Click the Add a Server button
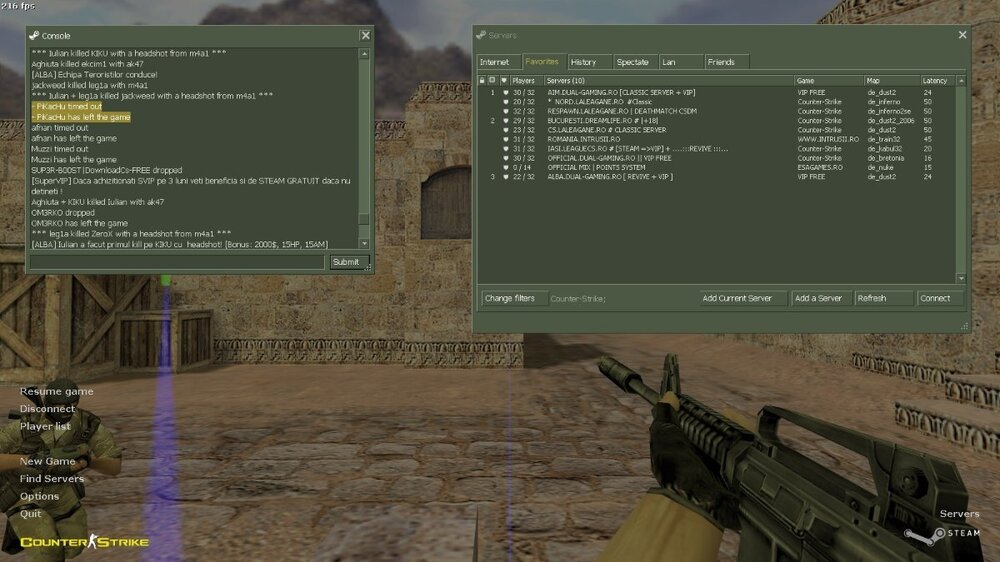The image size is (1000, 562). [820, 298]
